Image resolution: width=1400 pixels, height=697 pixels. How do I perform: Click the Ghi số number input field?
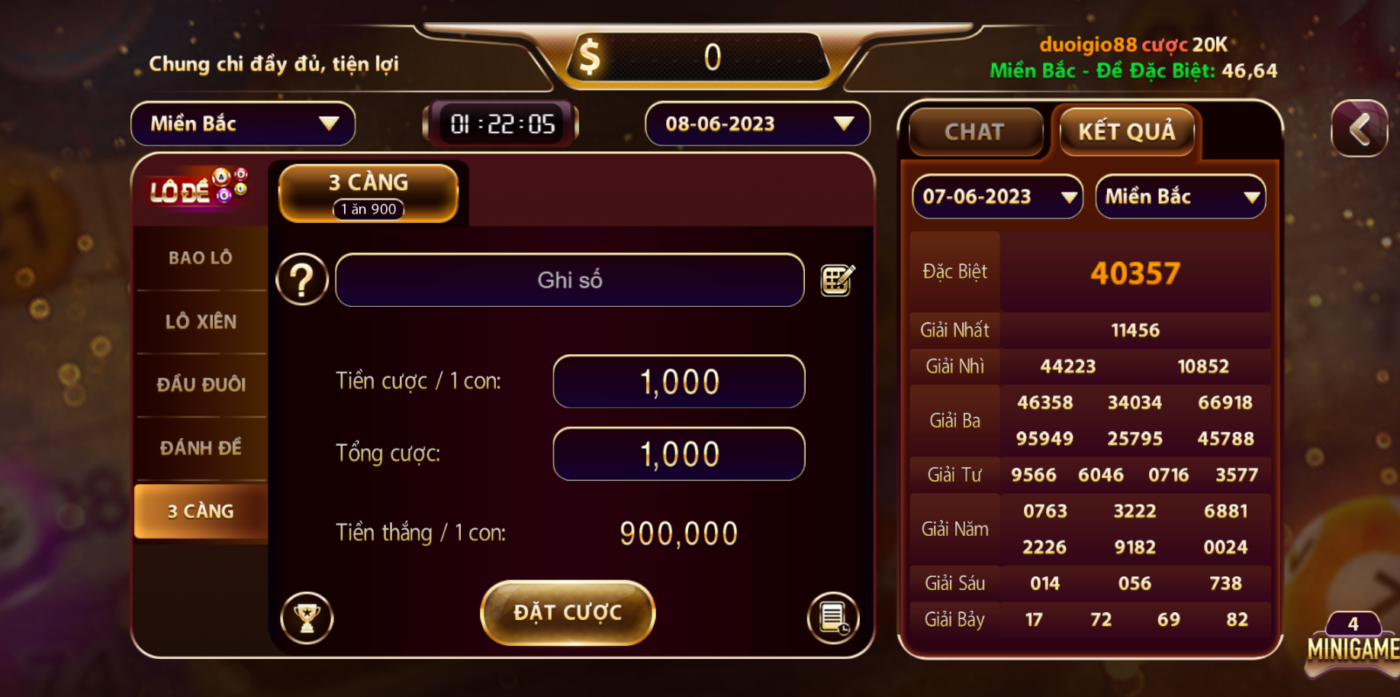pos(569,280)
